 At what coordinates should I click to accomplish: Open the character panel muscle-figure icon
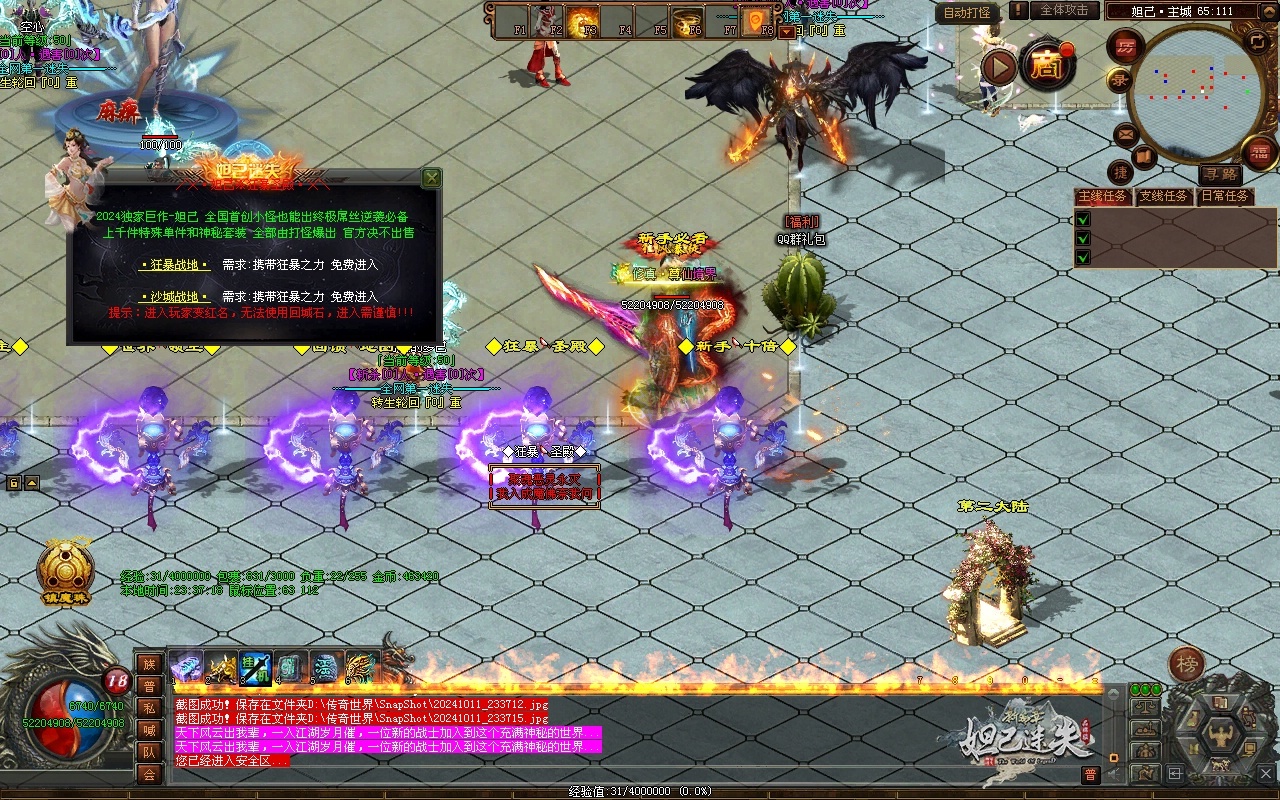point(1220,738)
